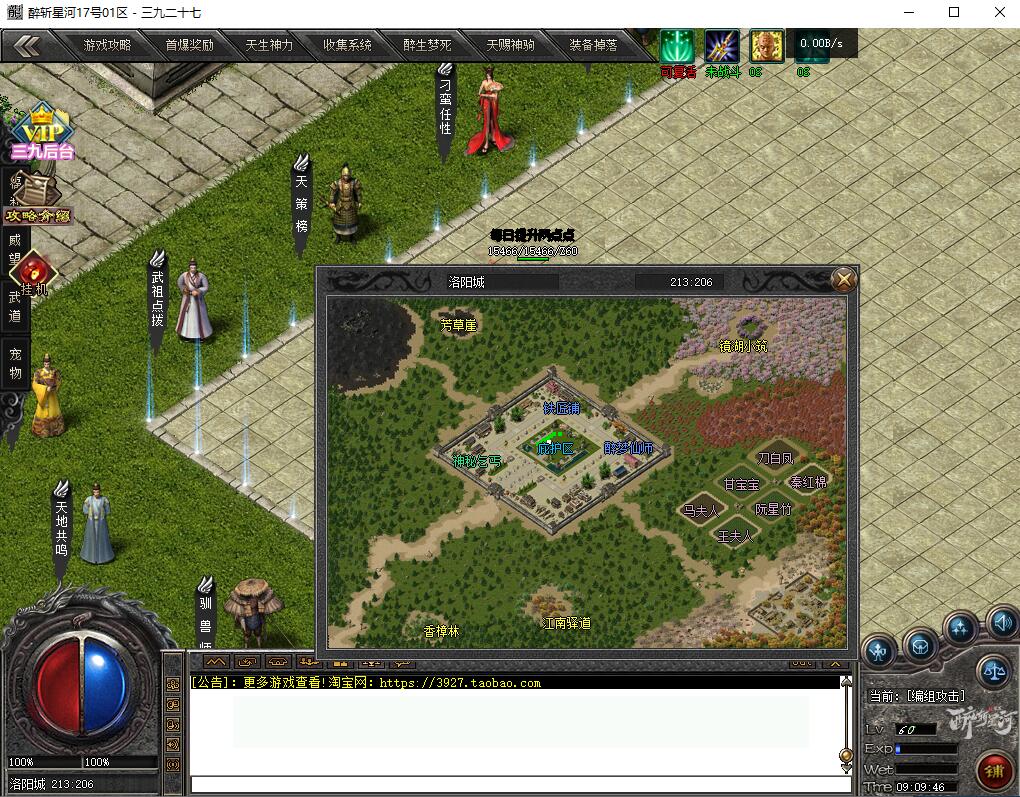Choose the 醉生梦死 menu entry
Image resolution: width=1020 pixels, height=797 pixels.
tap(427, 45)
